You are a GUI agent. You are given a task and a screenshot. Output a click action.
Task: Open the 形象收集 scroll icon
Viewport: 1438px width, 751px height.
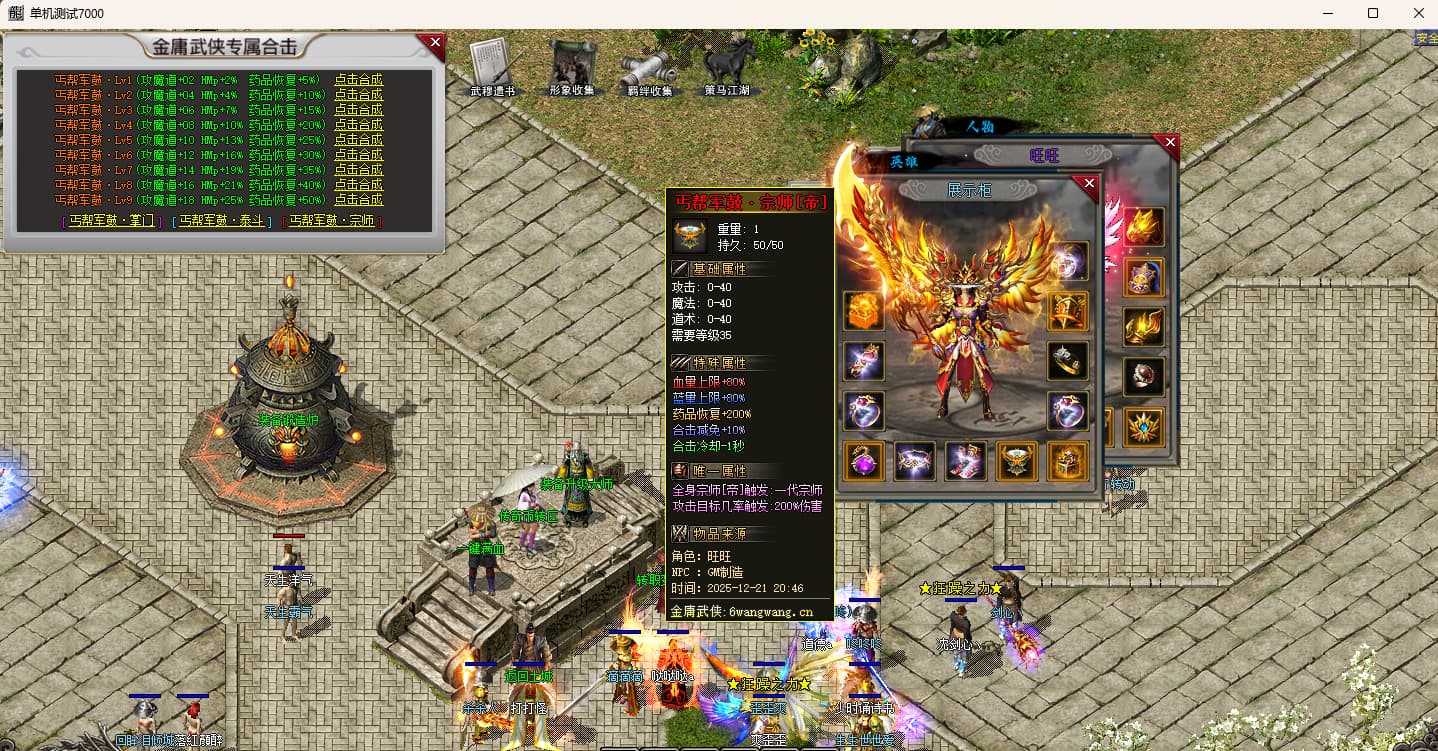(x=571, y=68)
